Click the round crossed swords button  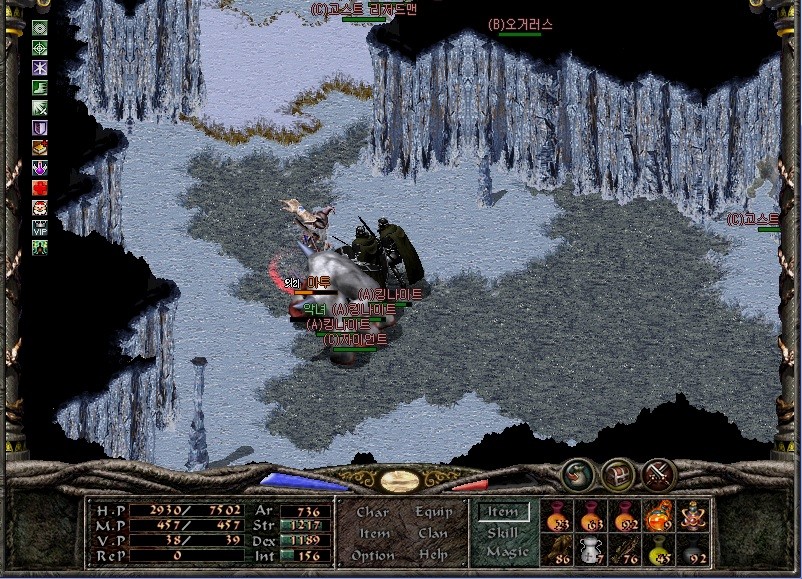coord(659,473)
